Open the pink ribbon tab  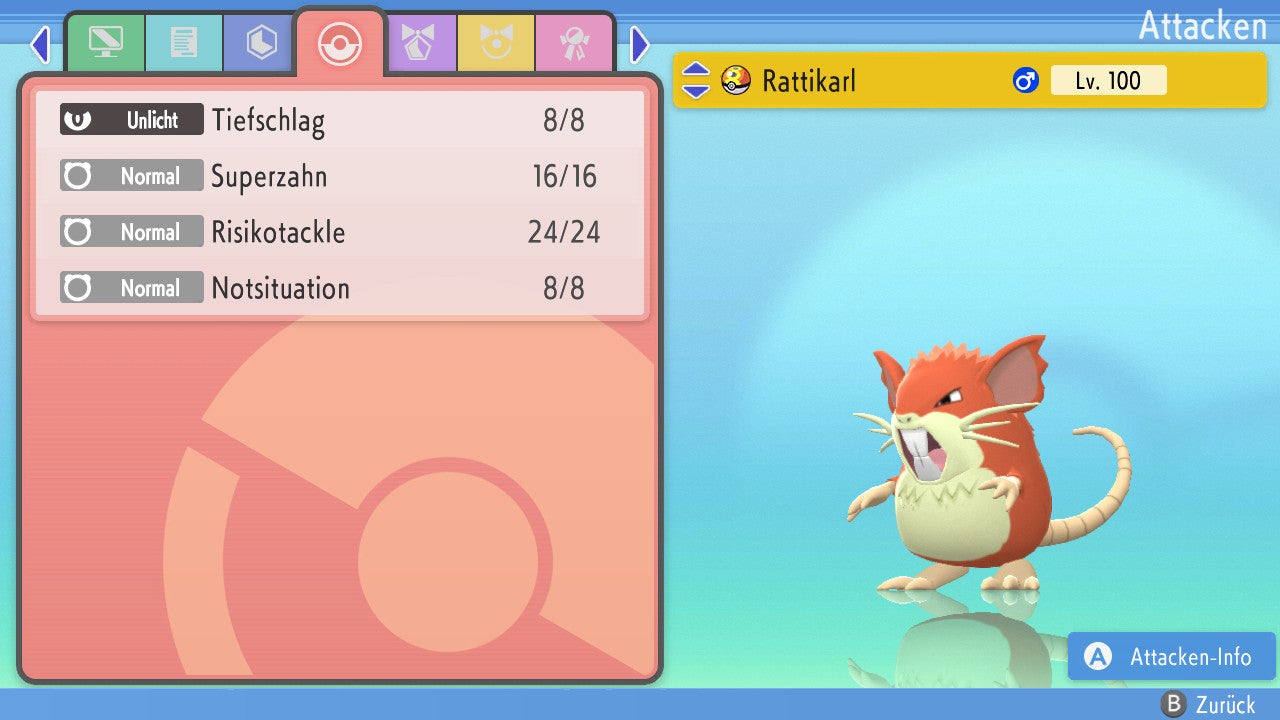click(574, 42)
